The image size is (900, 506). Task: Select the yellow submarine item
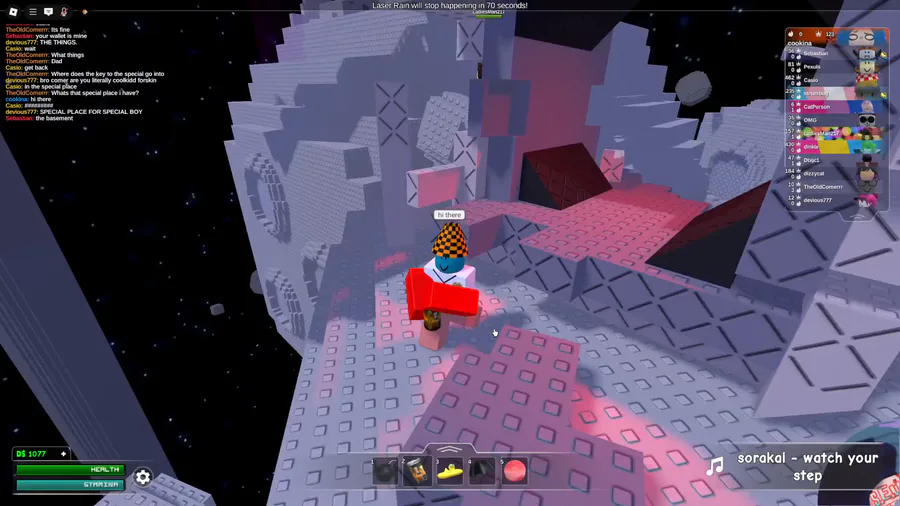(x=449, y=471)
